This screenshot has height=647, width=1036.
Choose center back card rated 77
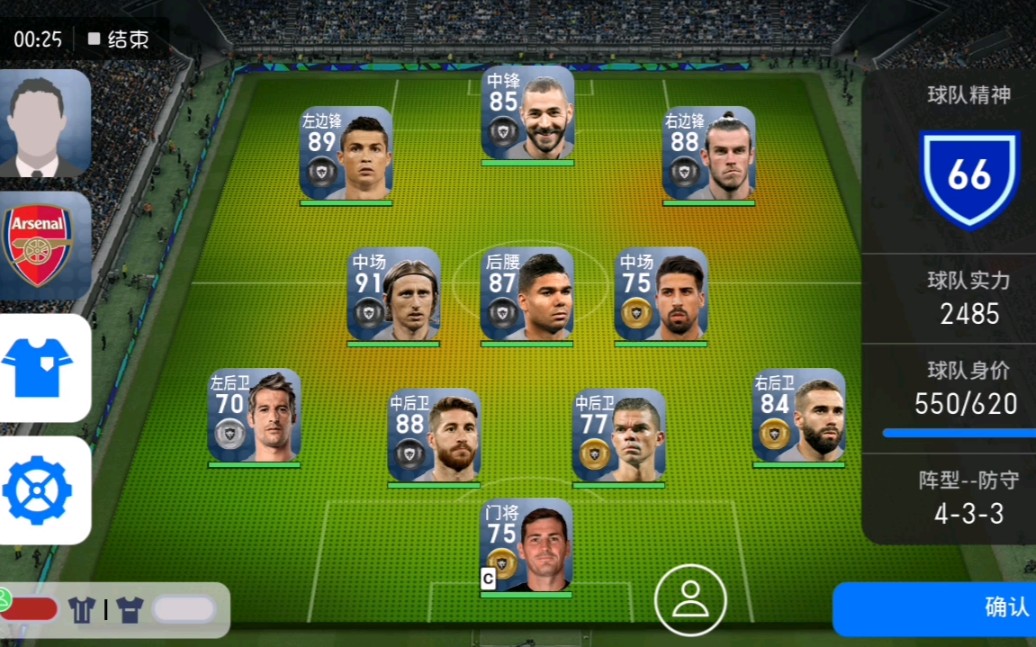[x=619, y=436]
